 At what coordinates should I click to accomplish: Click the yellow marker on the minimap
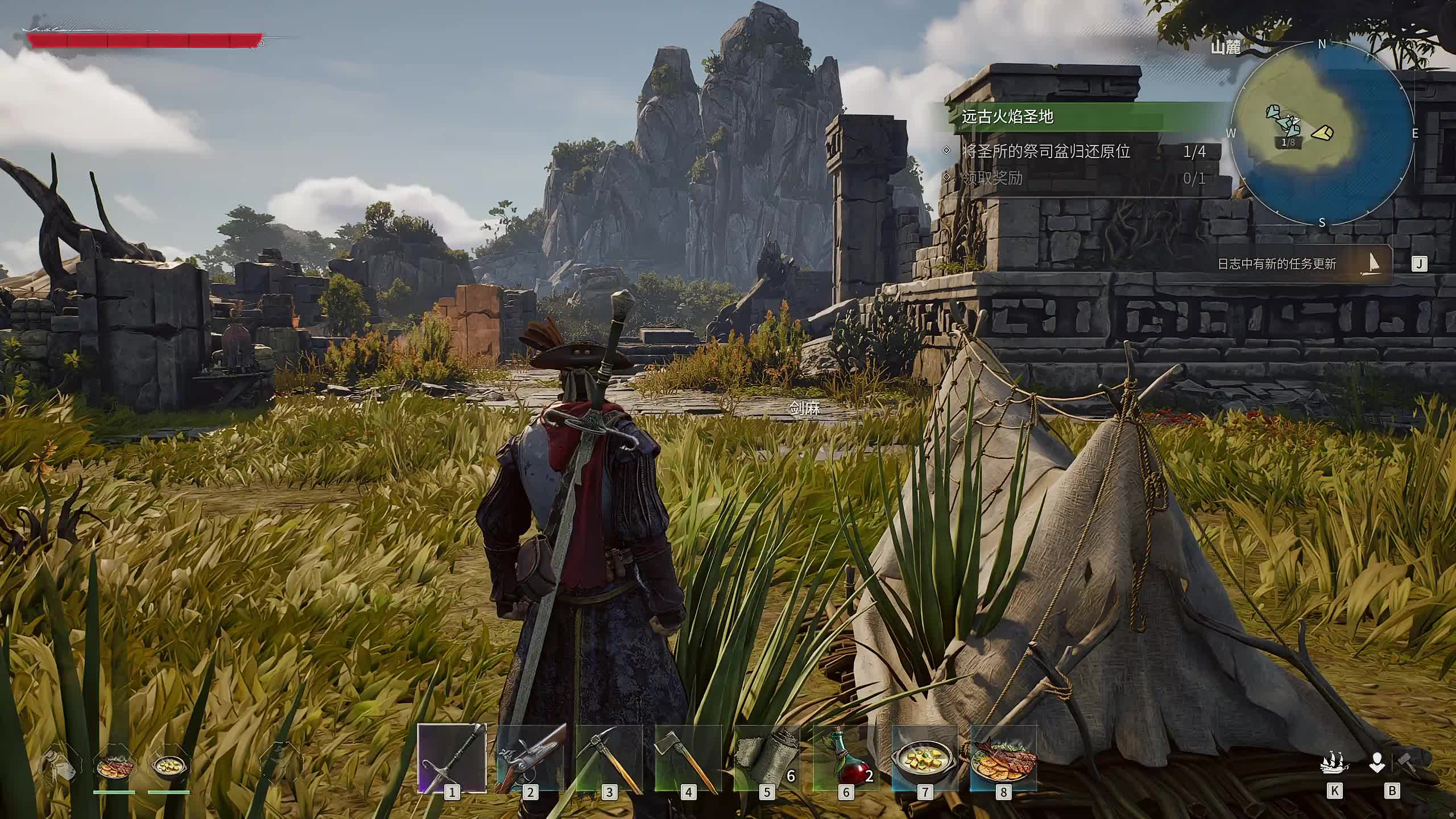click(1322, 133)
